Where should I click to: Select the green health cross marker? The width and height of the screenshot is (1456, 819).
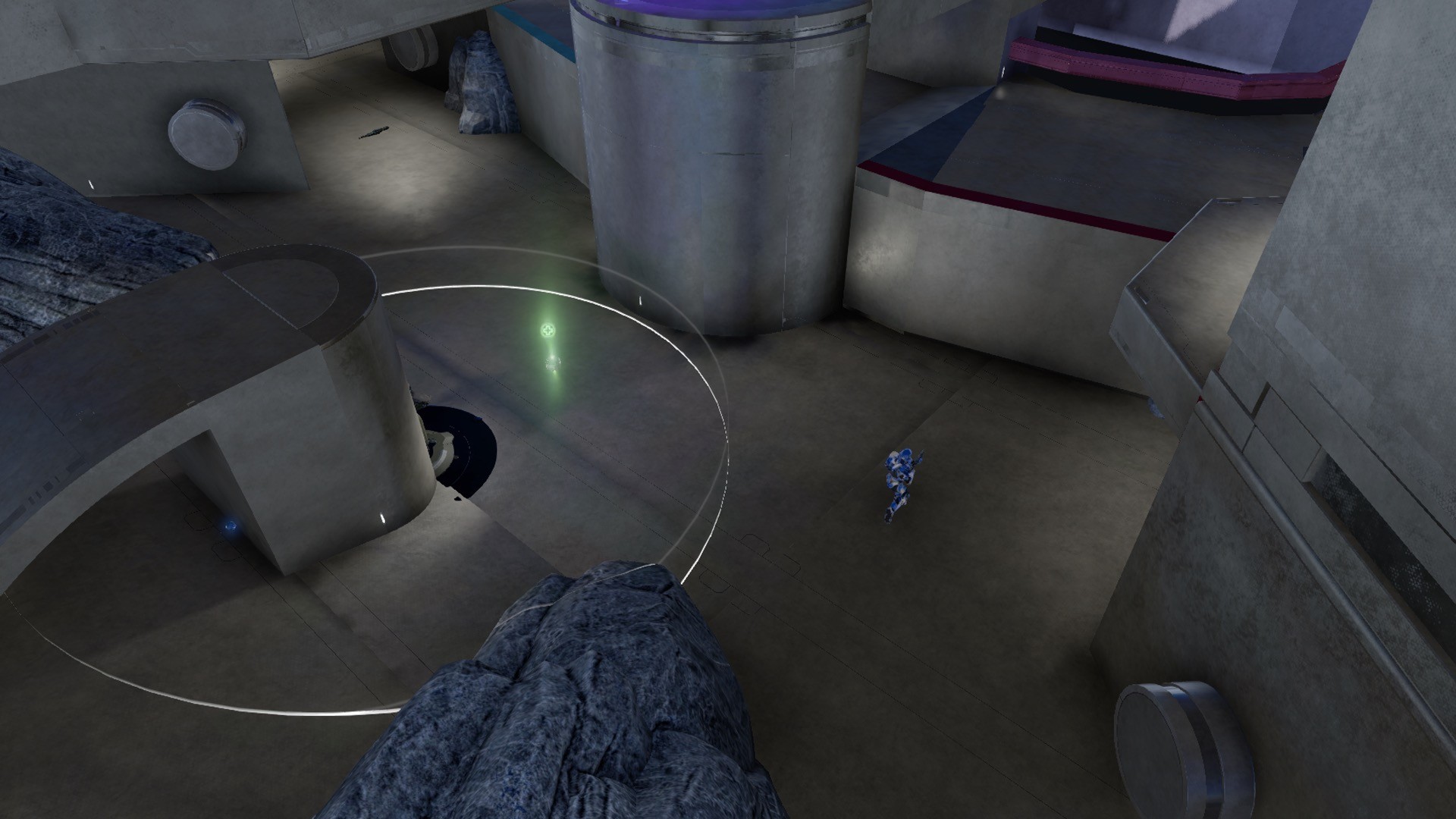click(548, 331)
